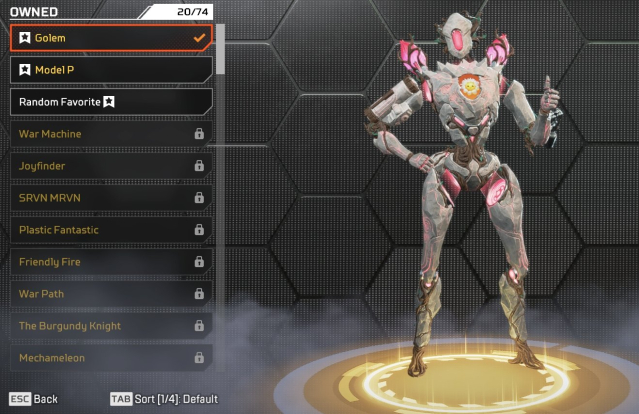Change the Sort order from Default

pyautogui.click(x=164, y=399)
